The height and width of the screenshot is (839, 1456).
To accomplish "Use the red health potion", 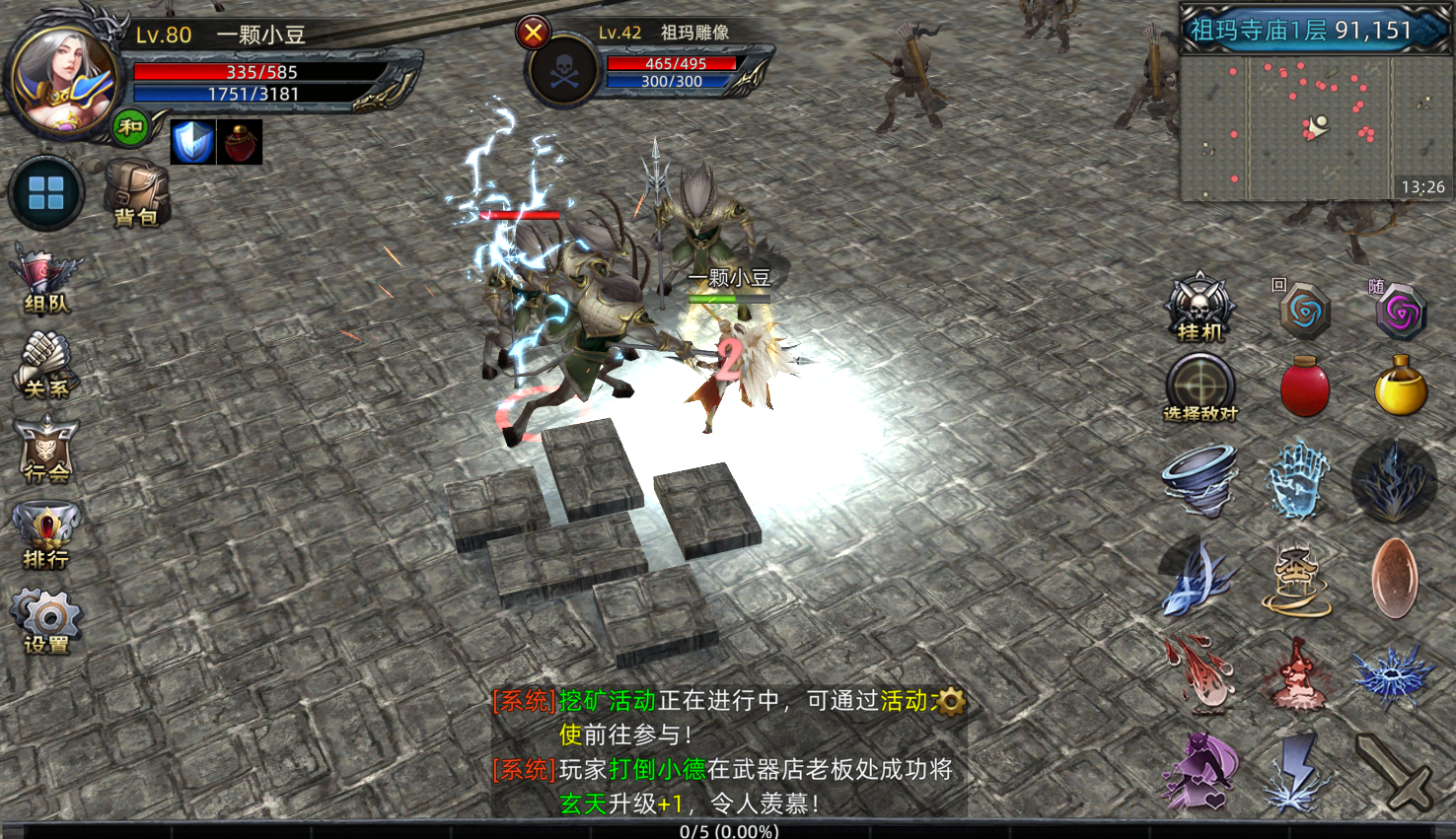I will [1304, 386].
